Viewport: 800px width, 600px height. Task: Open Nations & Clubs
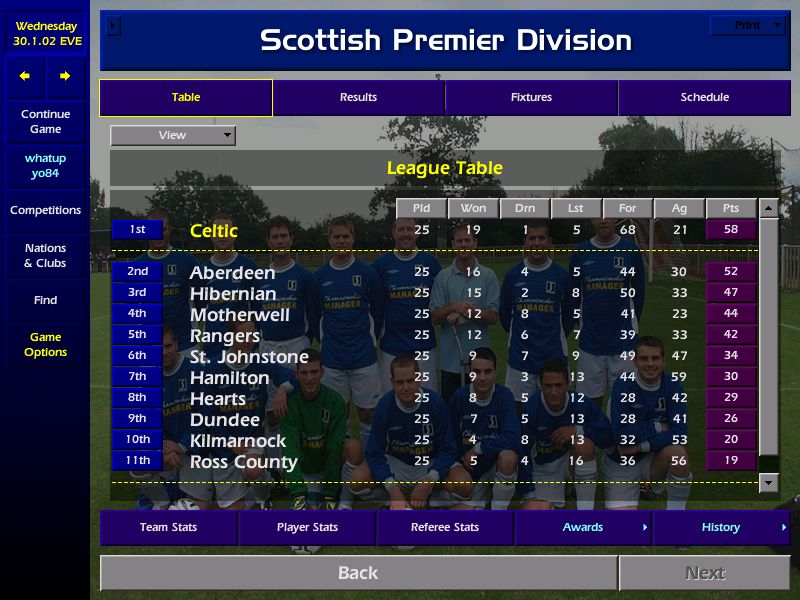click(45, 256)
